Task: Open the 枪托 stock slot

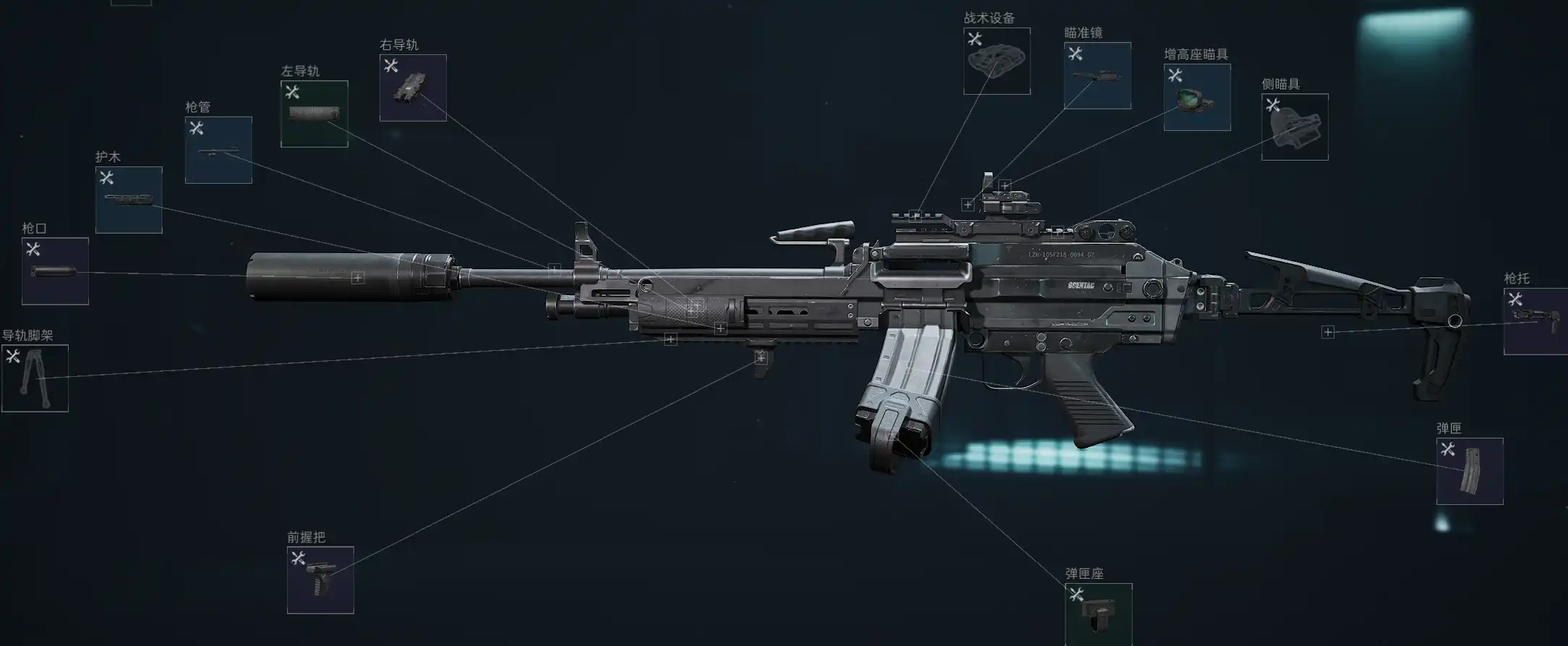Action: [x=1535, y=322]
